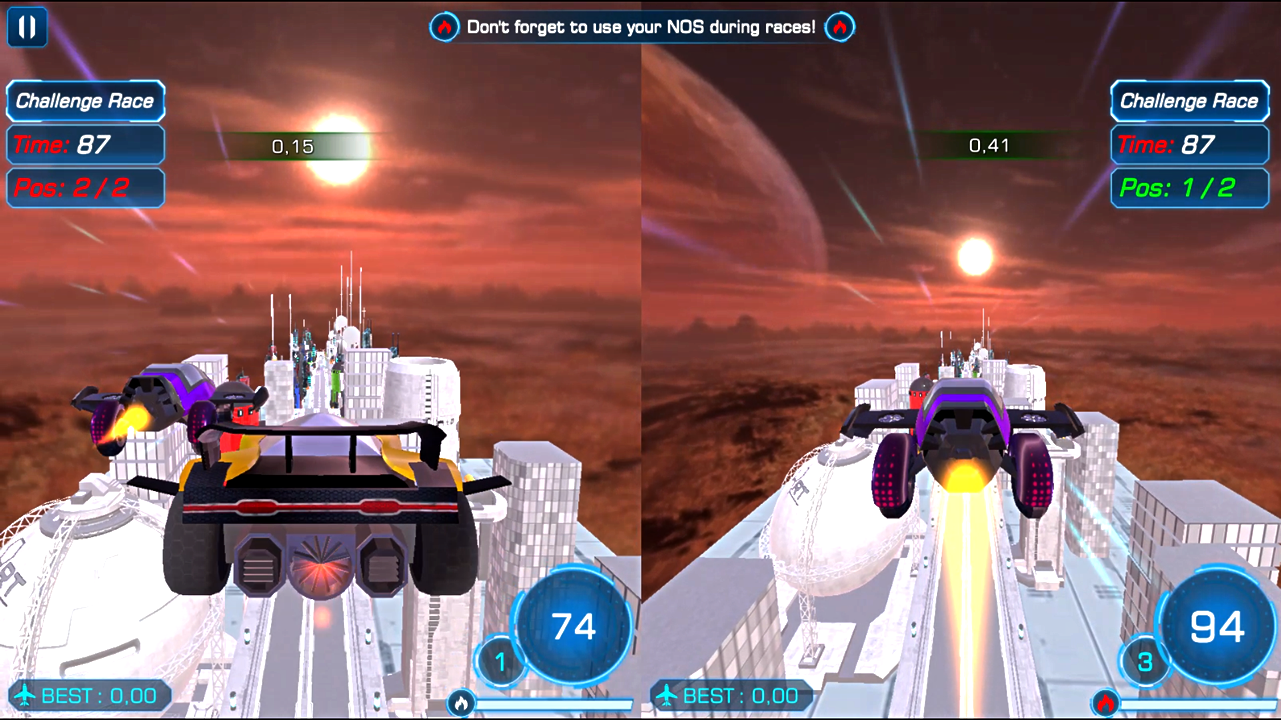Pause the game with the pause button
1281x720 pixels.
click(27, 27)
